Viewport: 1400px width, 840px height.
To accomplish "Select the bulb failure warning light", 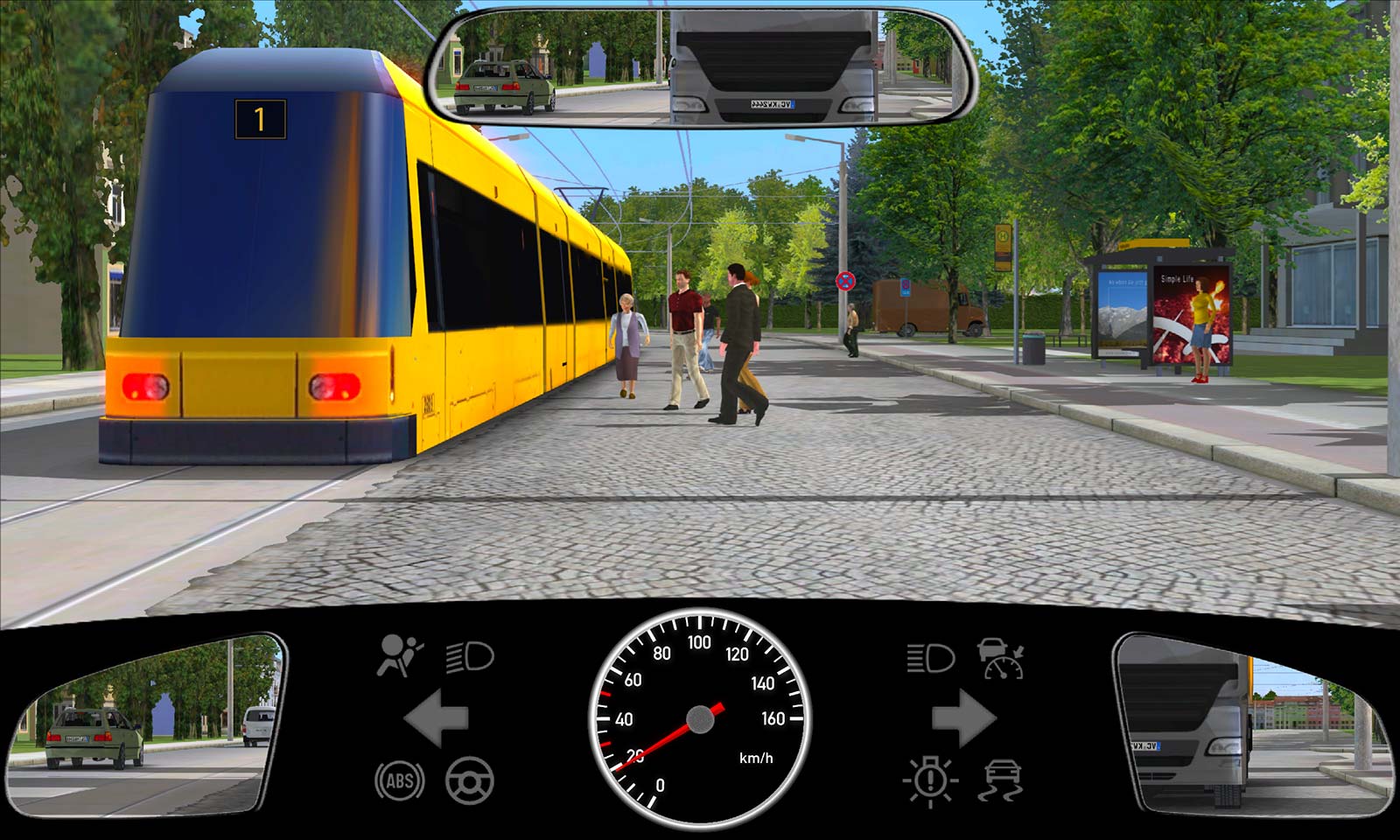I will (x=930, y=780).
